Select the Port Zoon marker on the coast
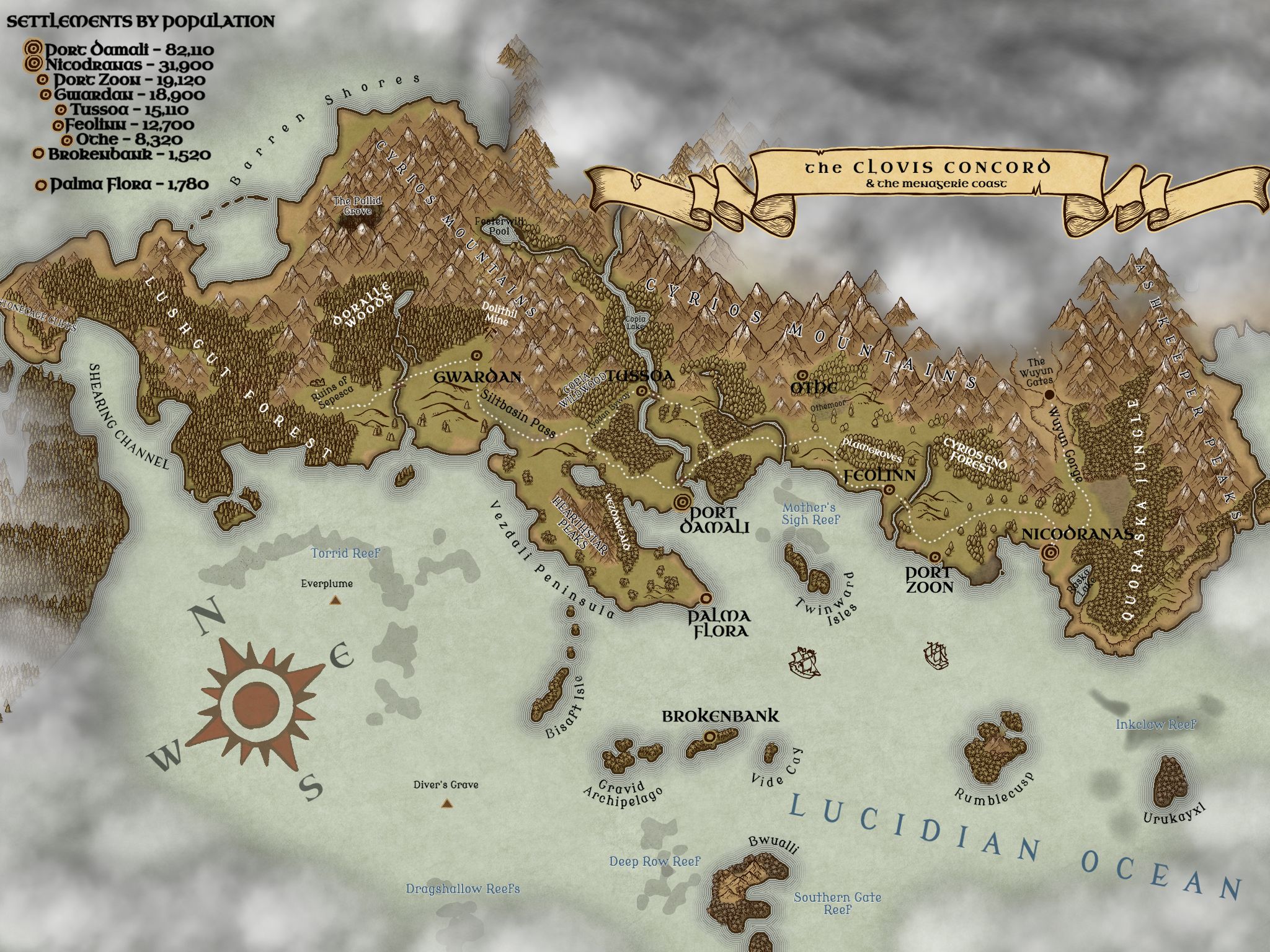1270x952 pixels. tap(935, 556)
